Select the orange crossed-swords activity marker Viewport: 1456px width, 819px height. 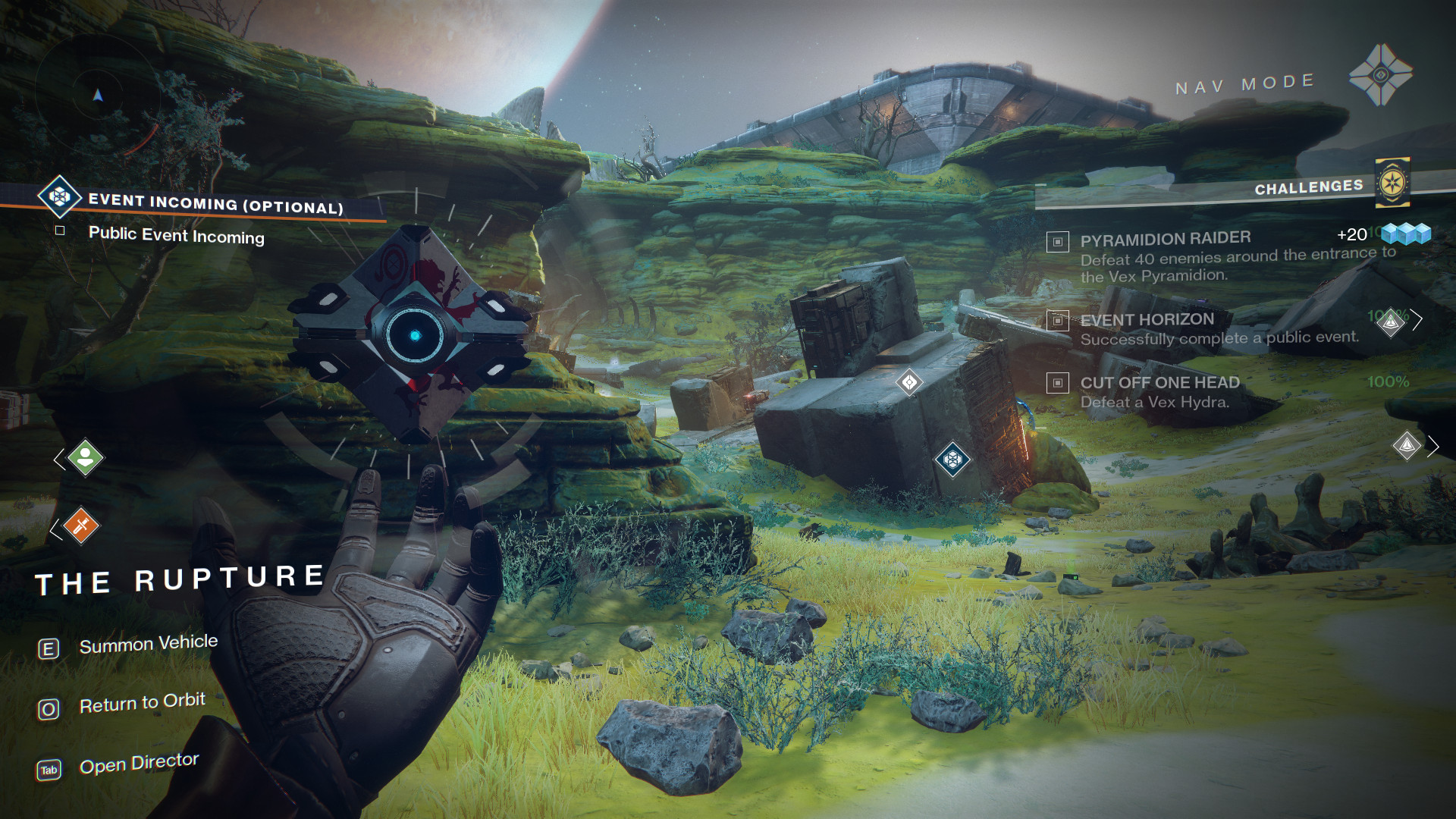pos(81,526)
